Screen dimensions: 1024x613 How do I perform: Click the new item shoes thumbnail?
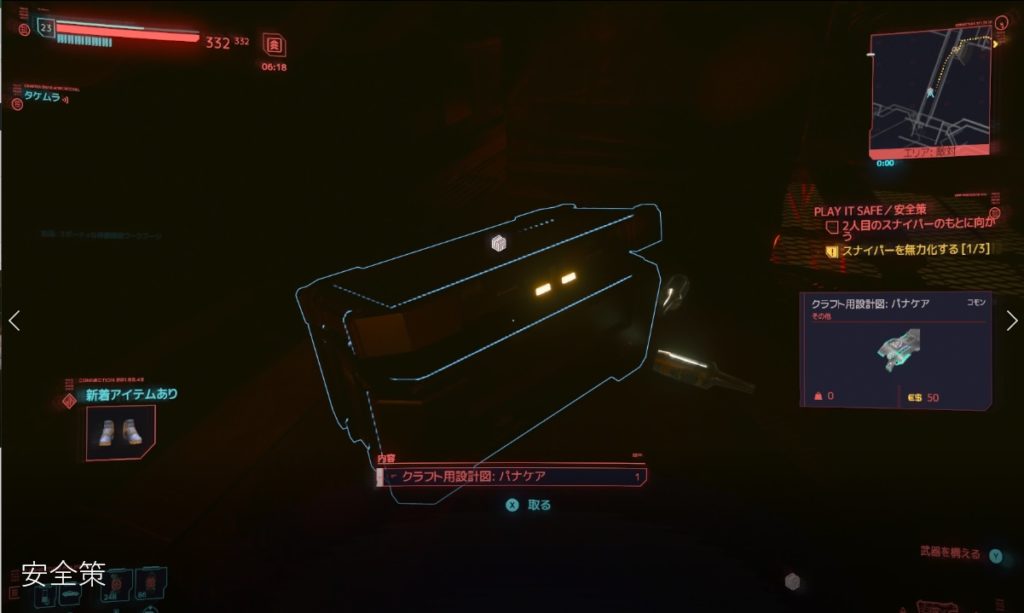[x=121, y=431]
